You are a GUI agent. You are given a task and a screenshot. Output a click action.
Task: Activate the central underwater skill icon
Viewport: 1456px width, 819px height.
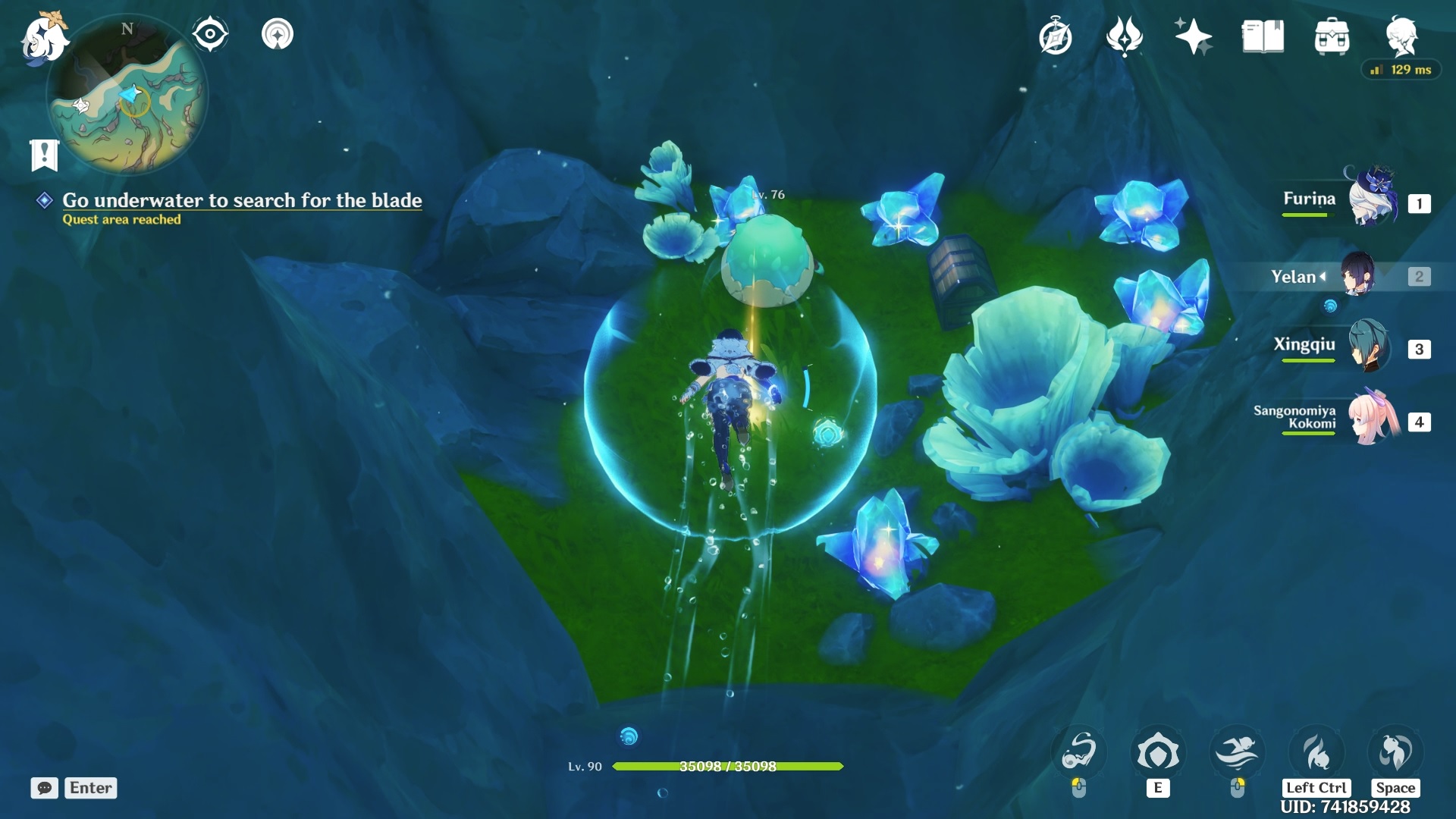tap(1157, 753)
